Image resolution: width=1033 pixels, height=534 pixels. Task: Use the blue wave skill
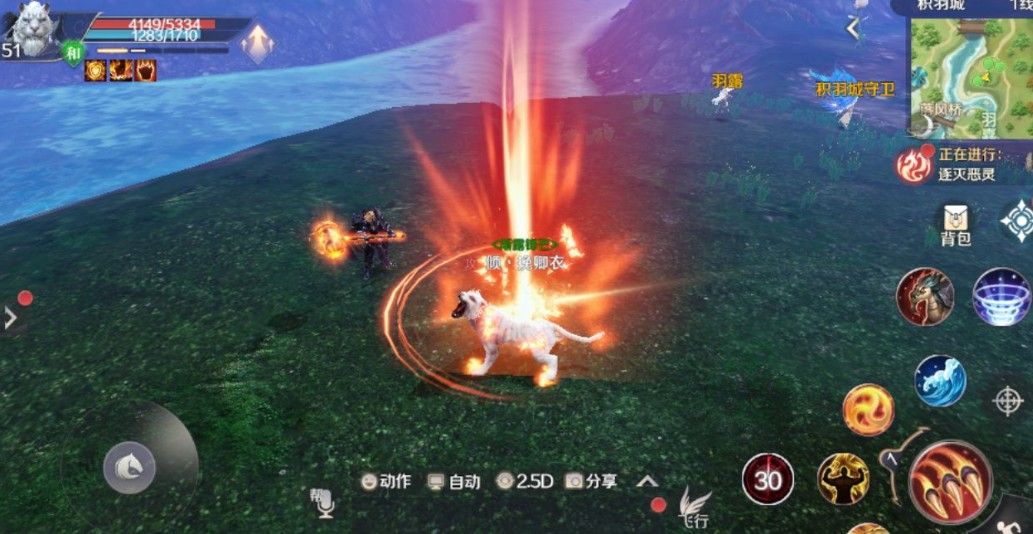(940, 381)
